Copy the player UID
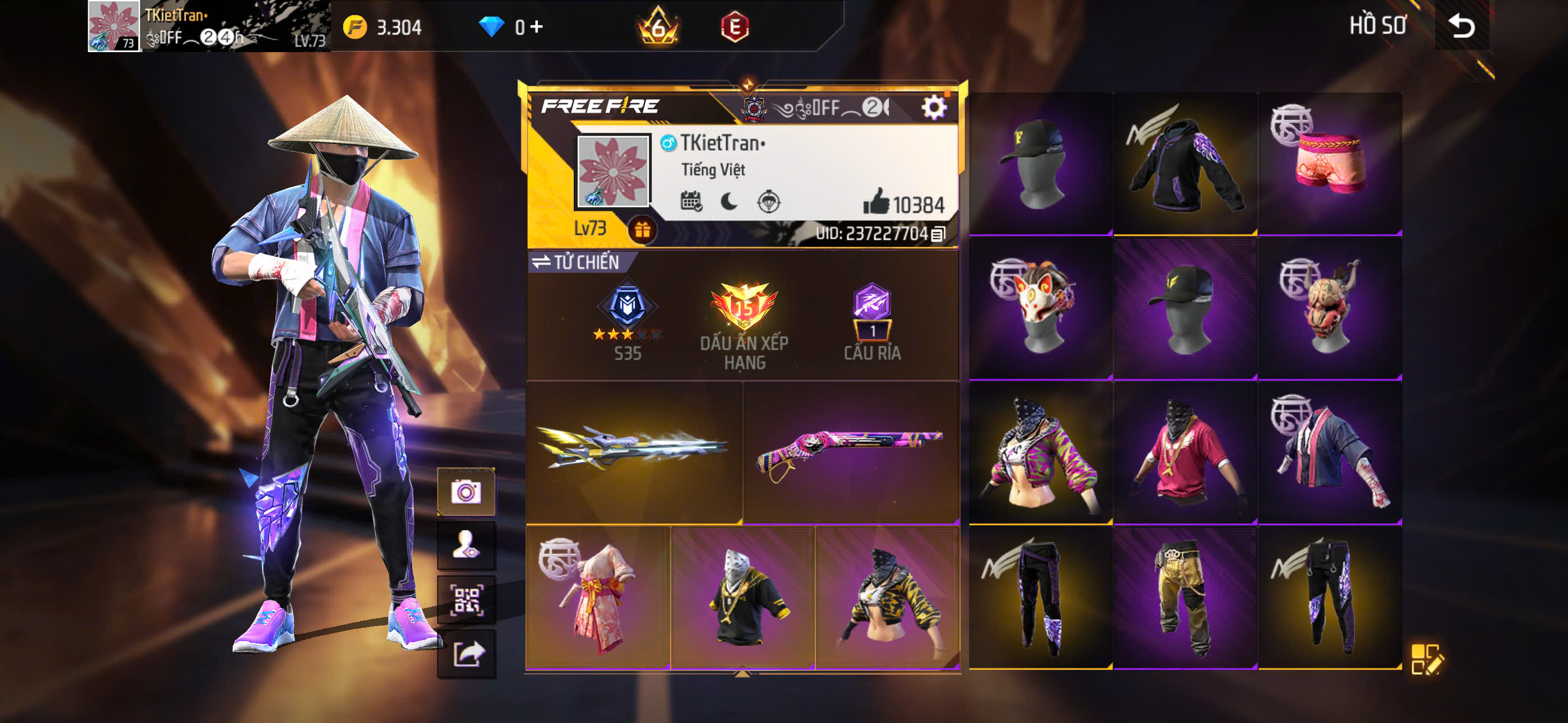 (x=939, y=234)
